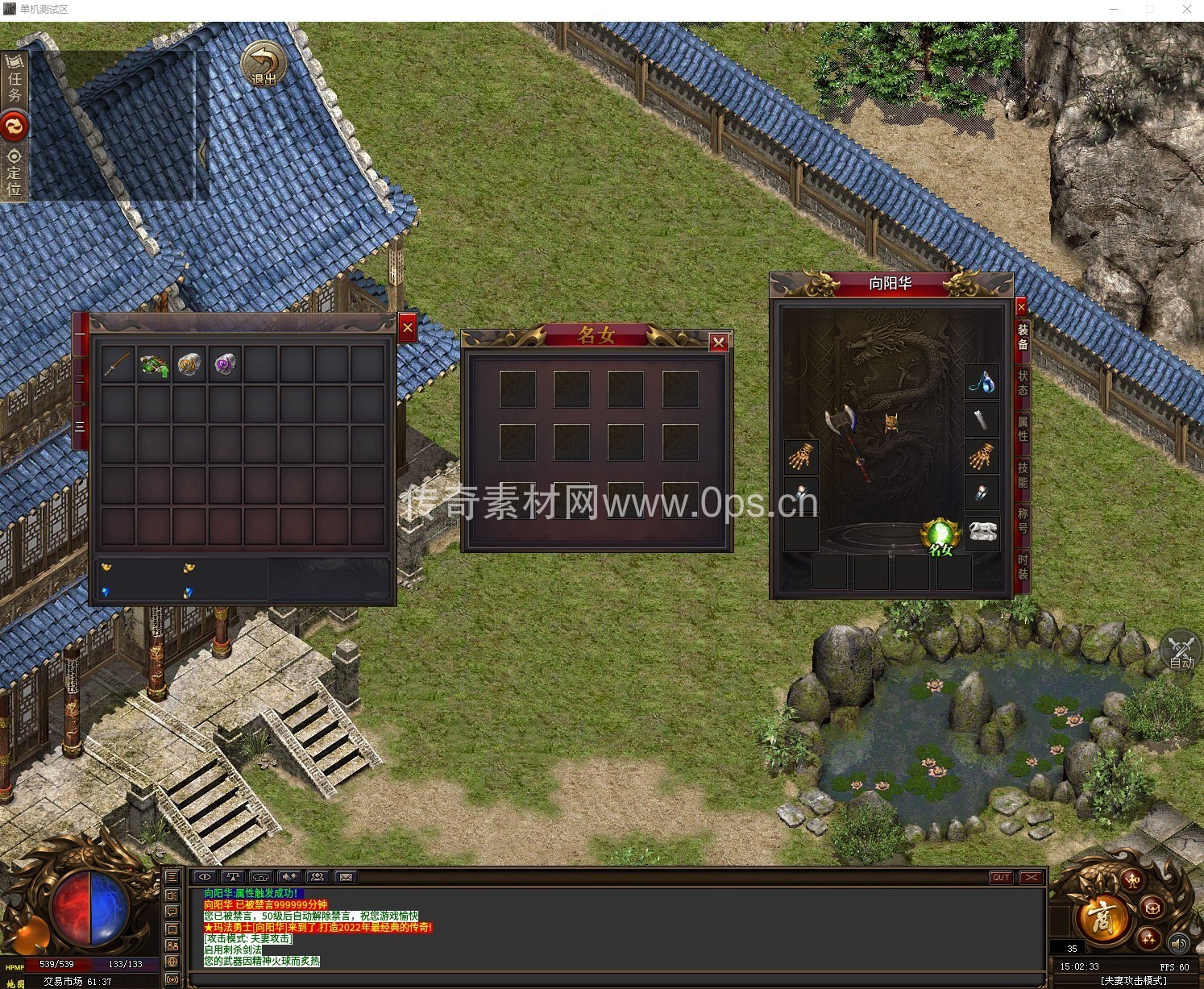Pick the purple swirl stone item
Image resolution: width=1204 pixels, height=989 pixels.
pos(225,365)
